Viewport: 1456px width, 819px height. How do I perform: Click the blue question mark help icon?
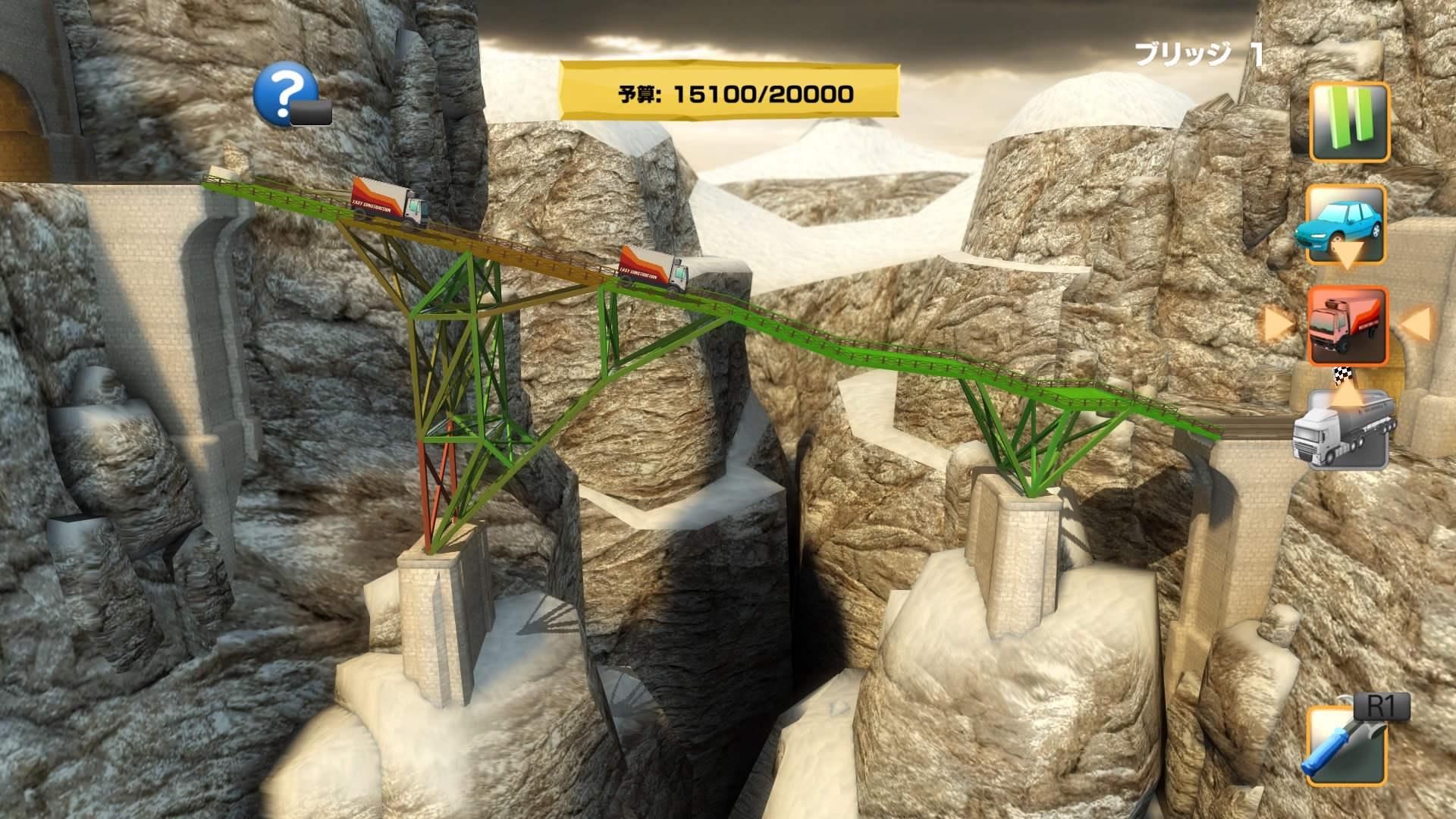[285, 94]
